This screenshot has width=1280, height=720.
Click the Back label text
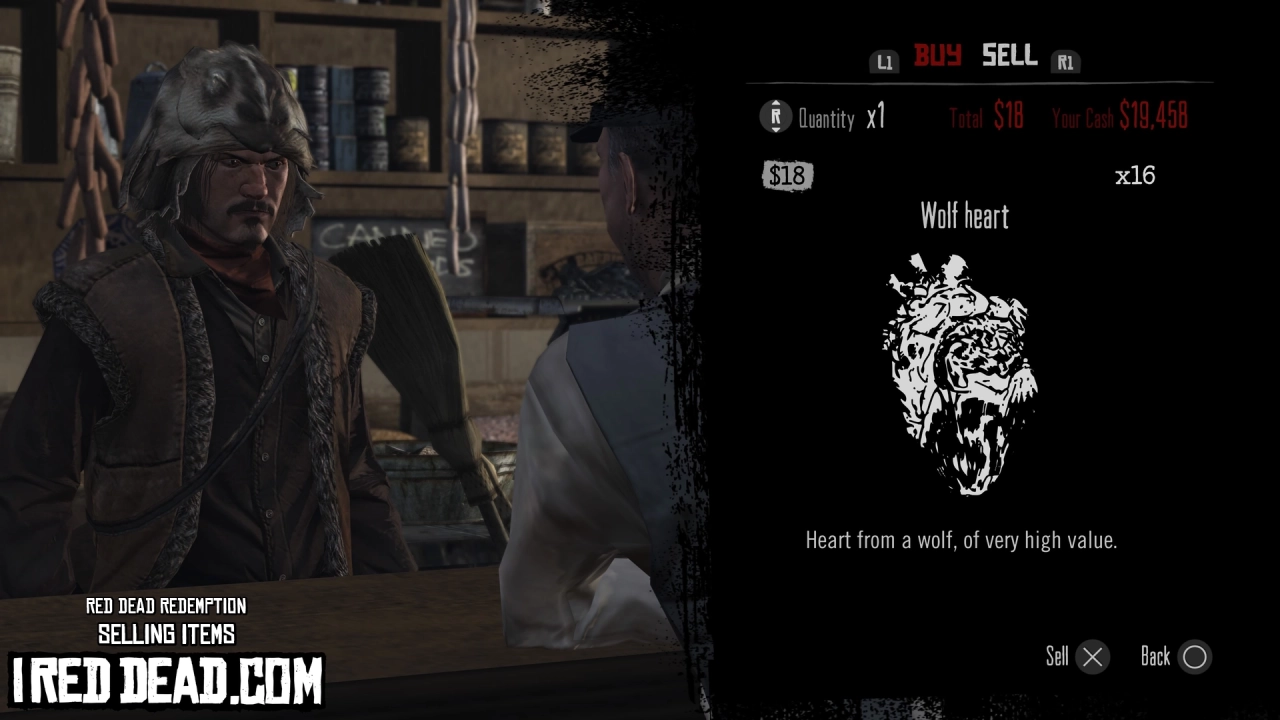(x=1156, y=657)
